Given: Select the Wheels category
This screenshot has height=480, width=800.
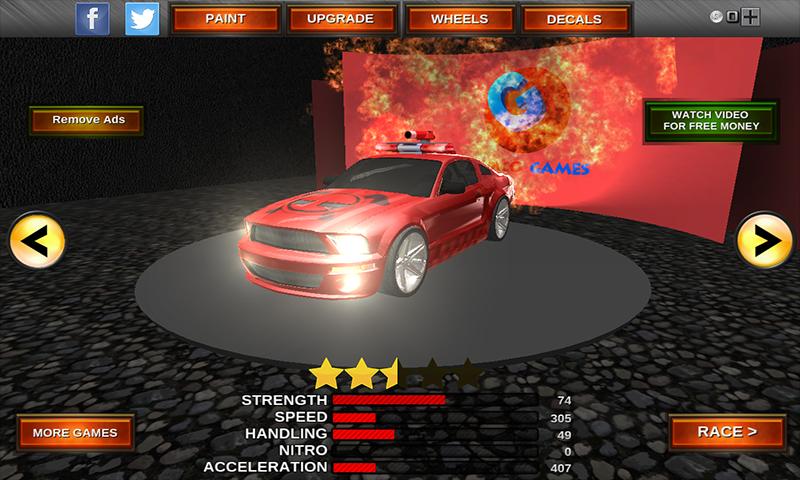Looking at the screenshot, I should click(x=459, y=19).
